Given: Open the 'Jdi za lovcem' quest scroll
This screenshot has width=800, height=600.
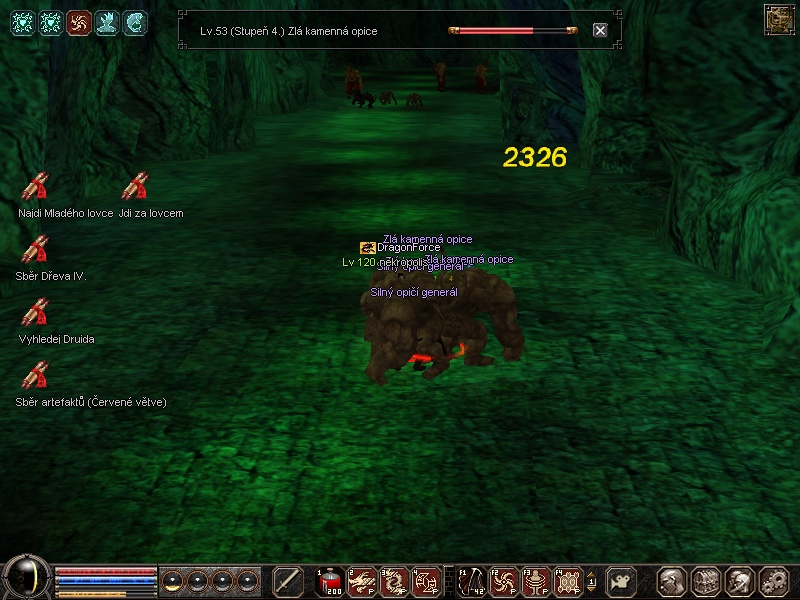Looking at the screenshot, I should pyautogui.click(x=135, y=187).
